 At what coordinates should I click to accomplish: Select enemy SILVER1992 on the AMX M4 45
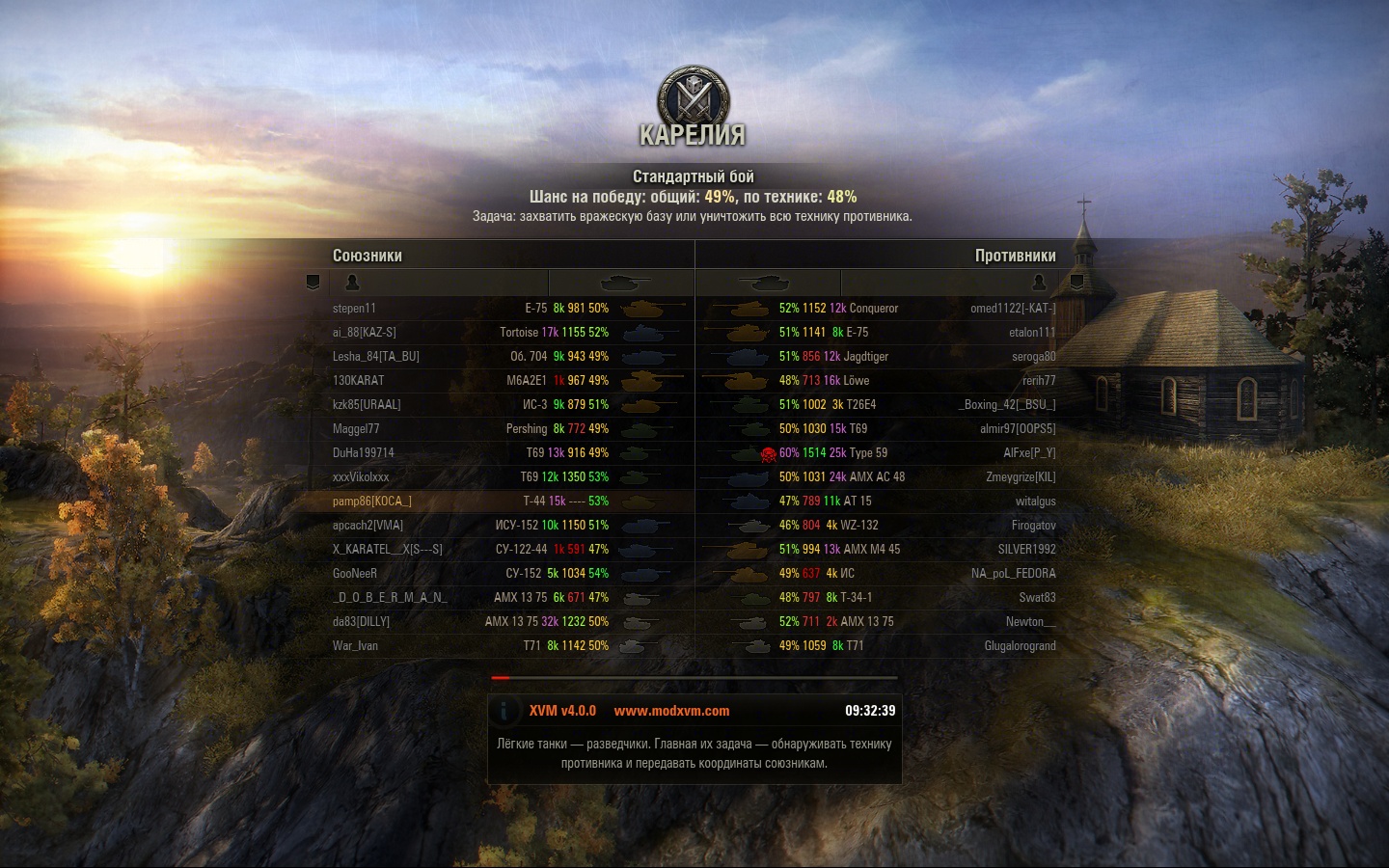click(1026, 550)
